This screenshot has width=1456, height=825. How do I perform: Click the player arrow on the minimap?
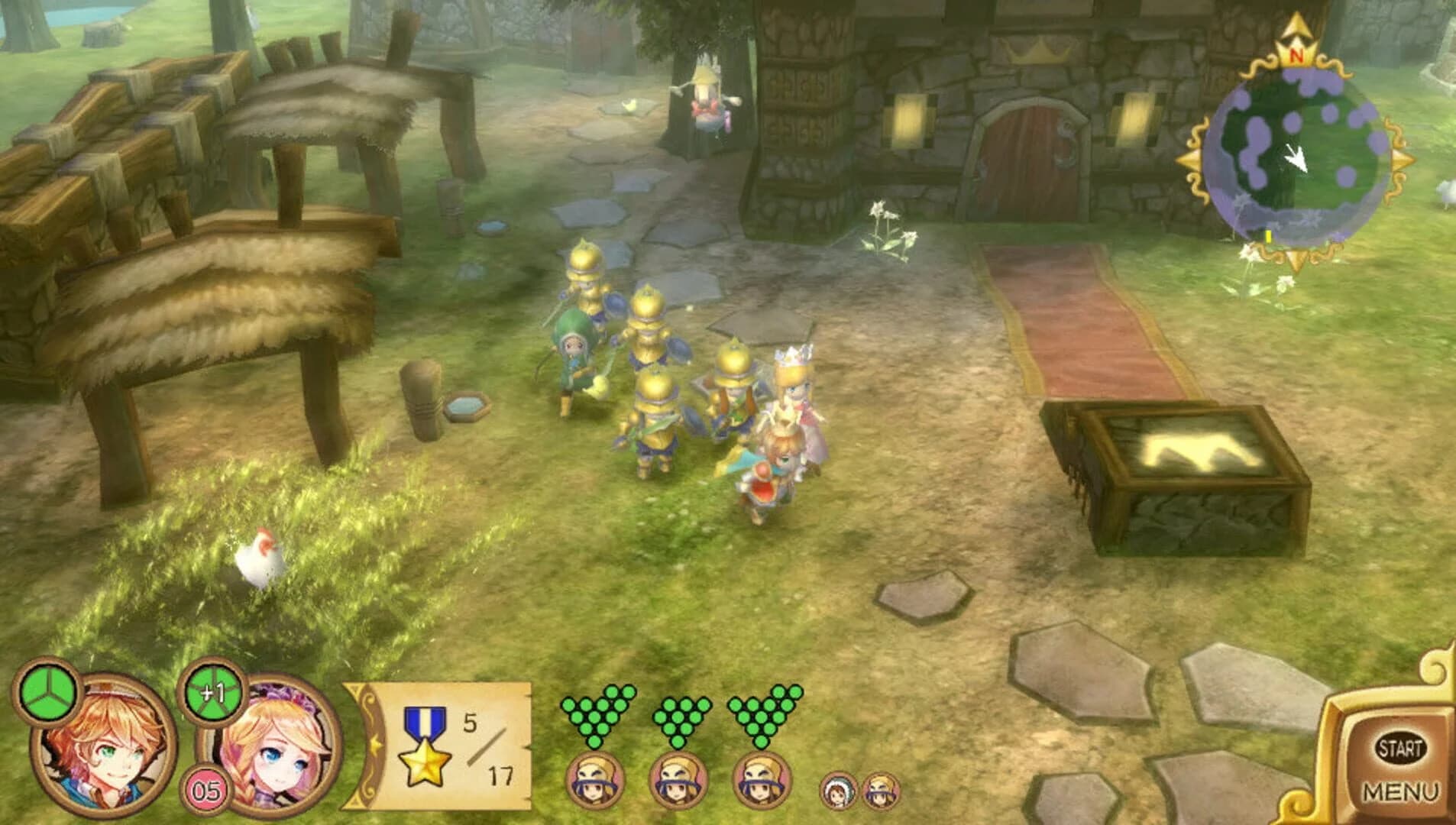[x=1295, y=159]
